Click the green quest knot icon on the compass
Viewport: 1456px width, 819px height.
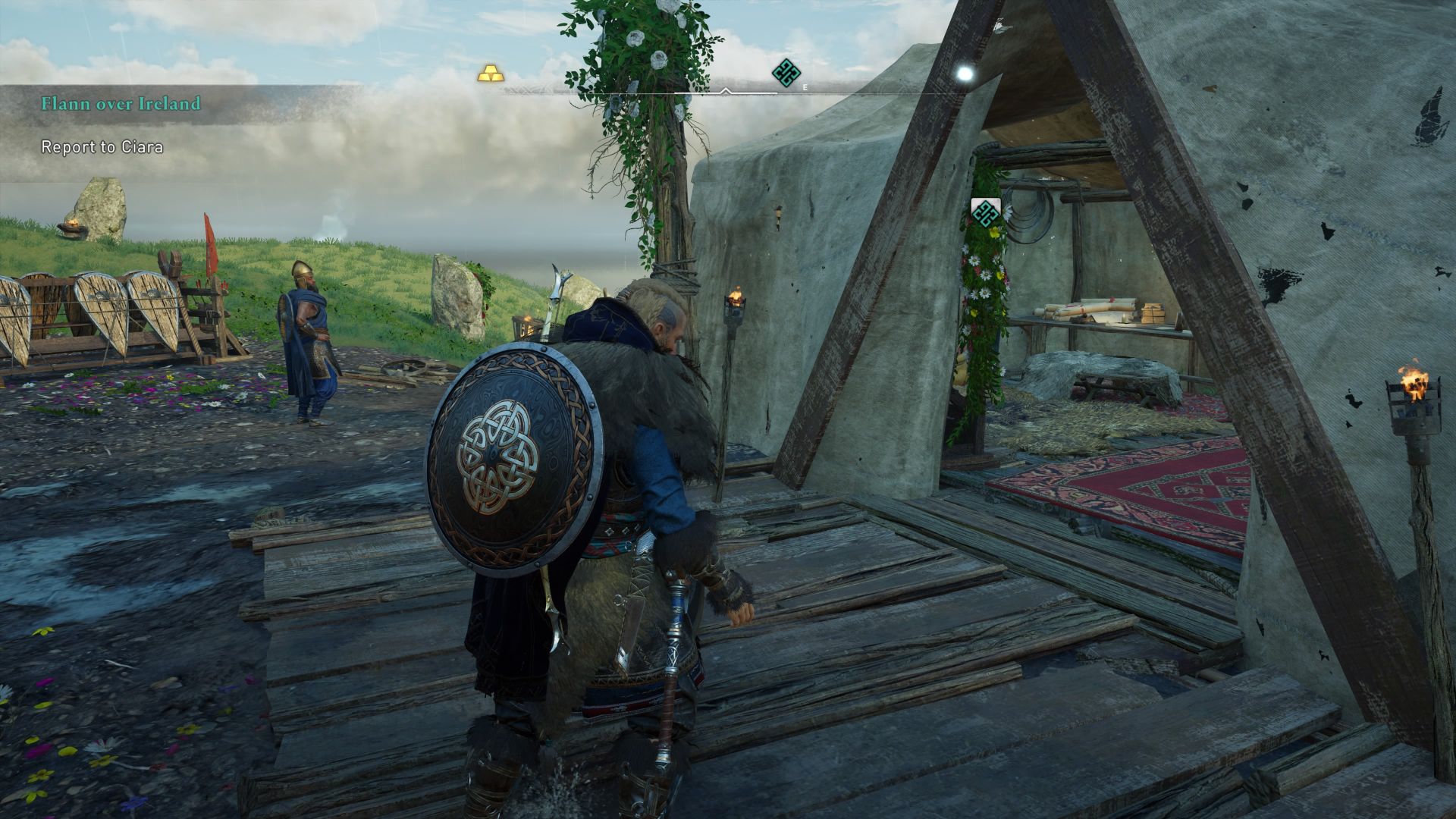click(786, 71)
